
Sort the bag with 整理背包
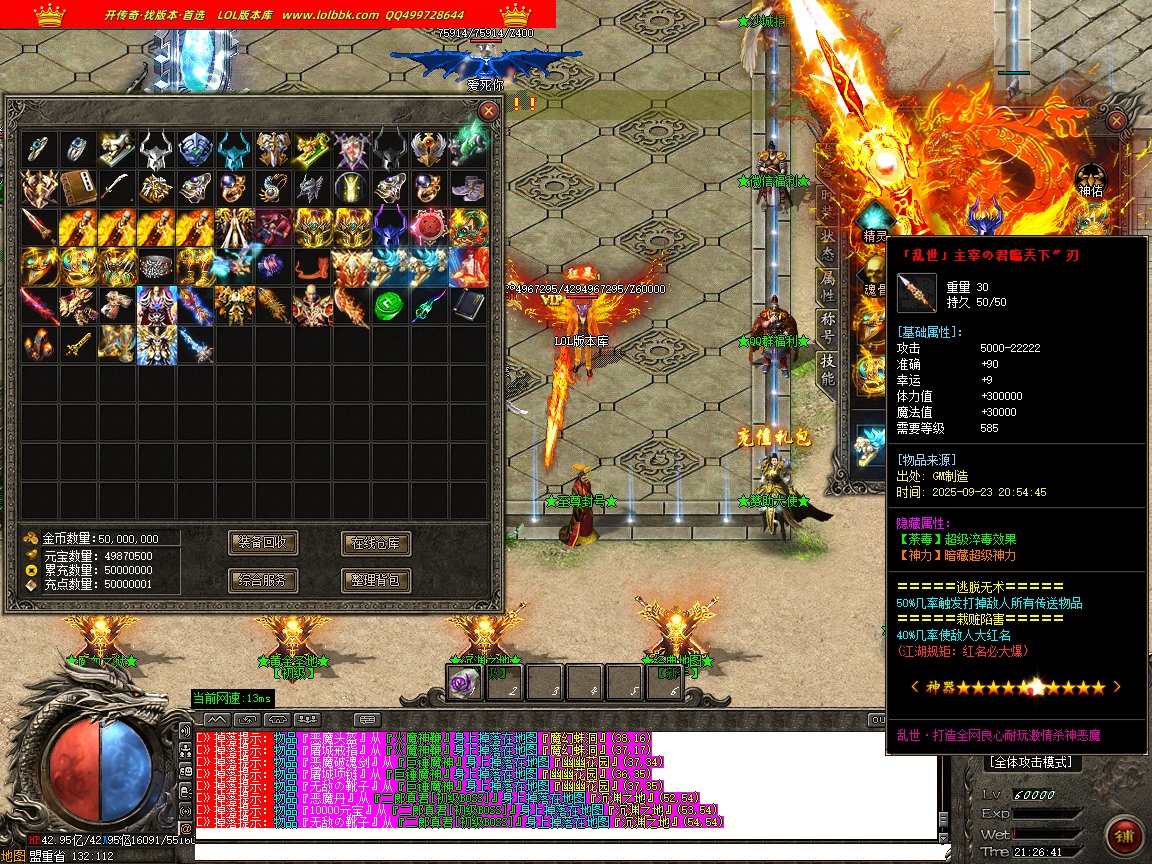click(x=376, y=580)
